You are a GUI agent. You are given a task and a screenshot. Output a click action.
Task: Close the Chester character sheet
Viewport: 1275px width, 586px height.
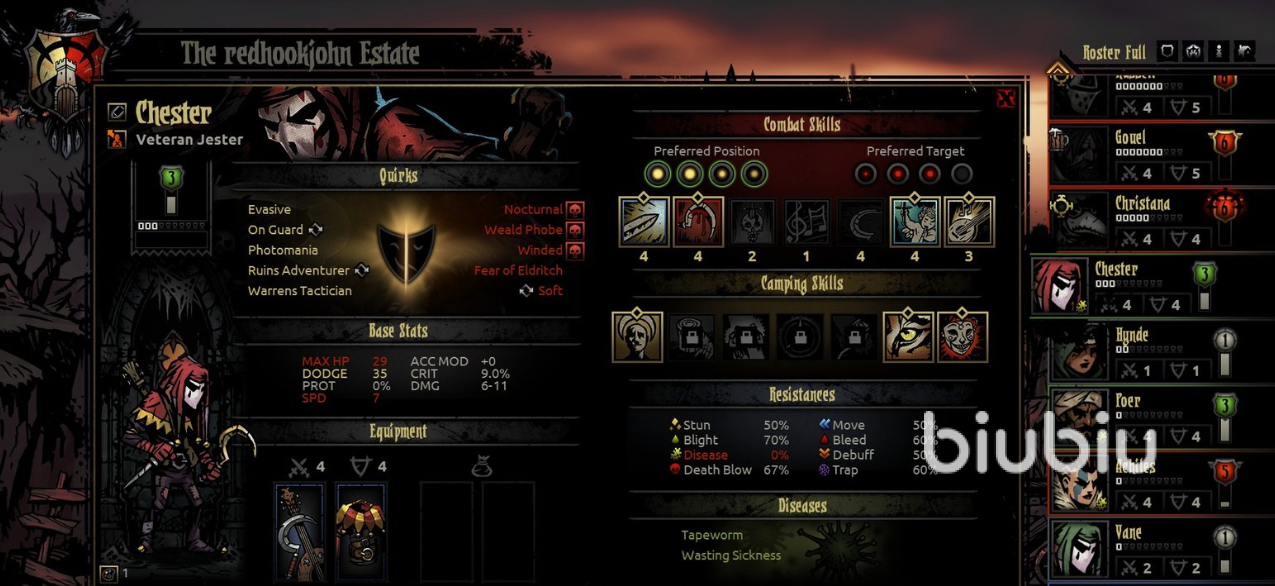coord(1006,98)
